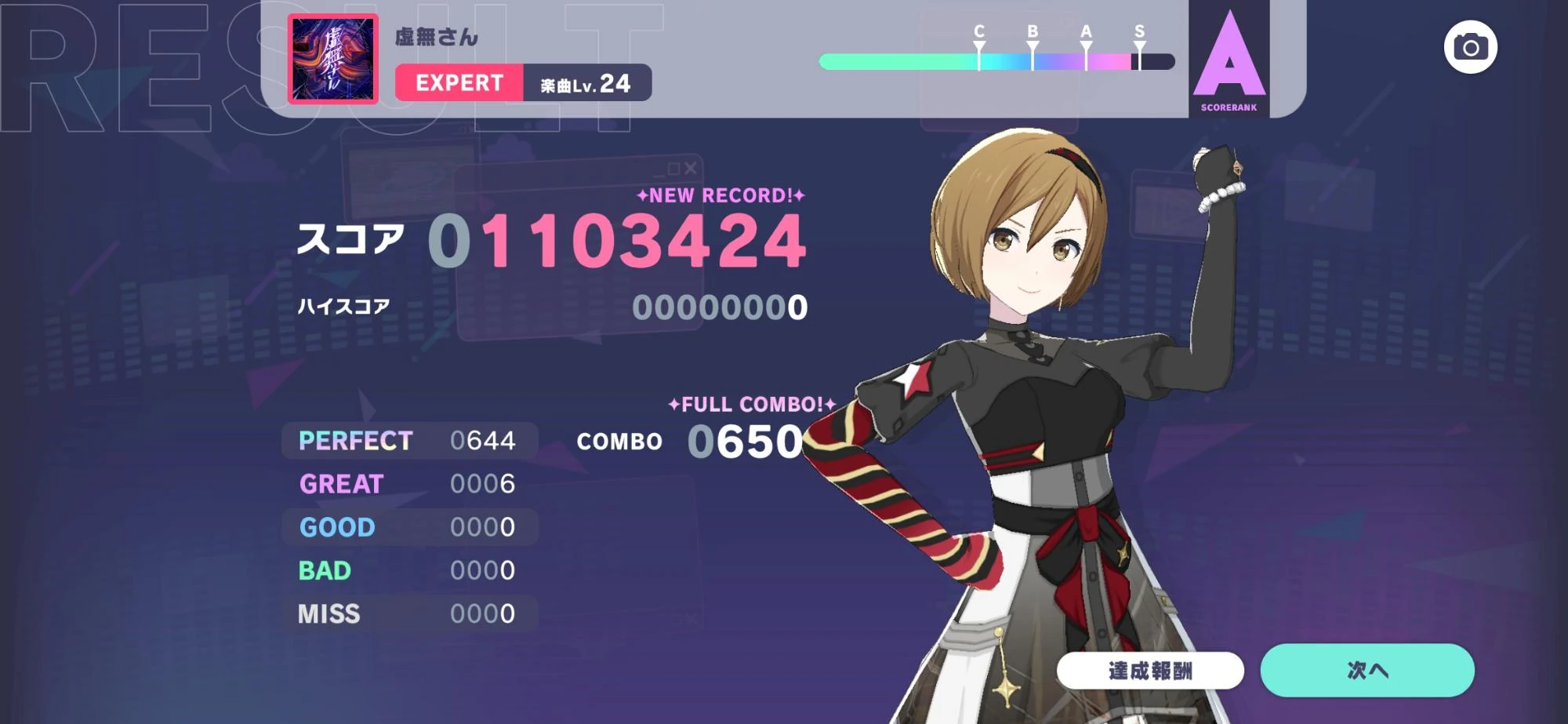Select the A score rank badge
This screenshot has width=1568, height=724.
1229,63
